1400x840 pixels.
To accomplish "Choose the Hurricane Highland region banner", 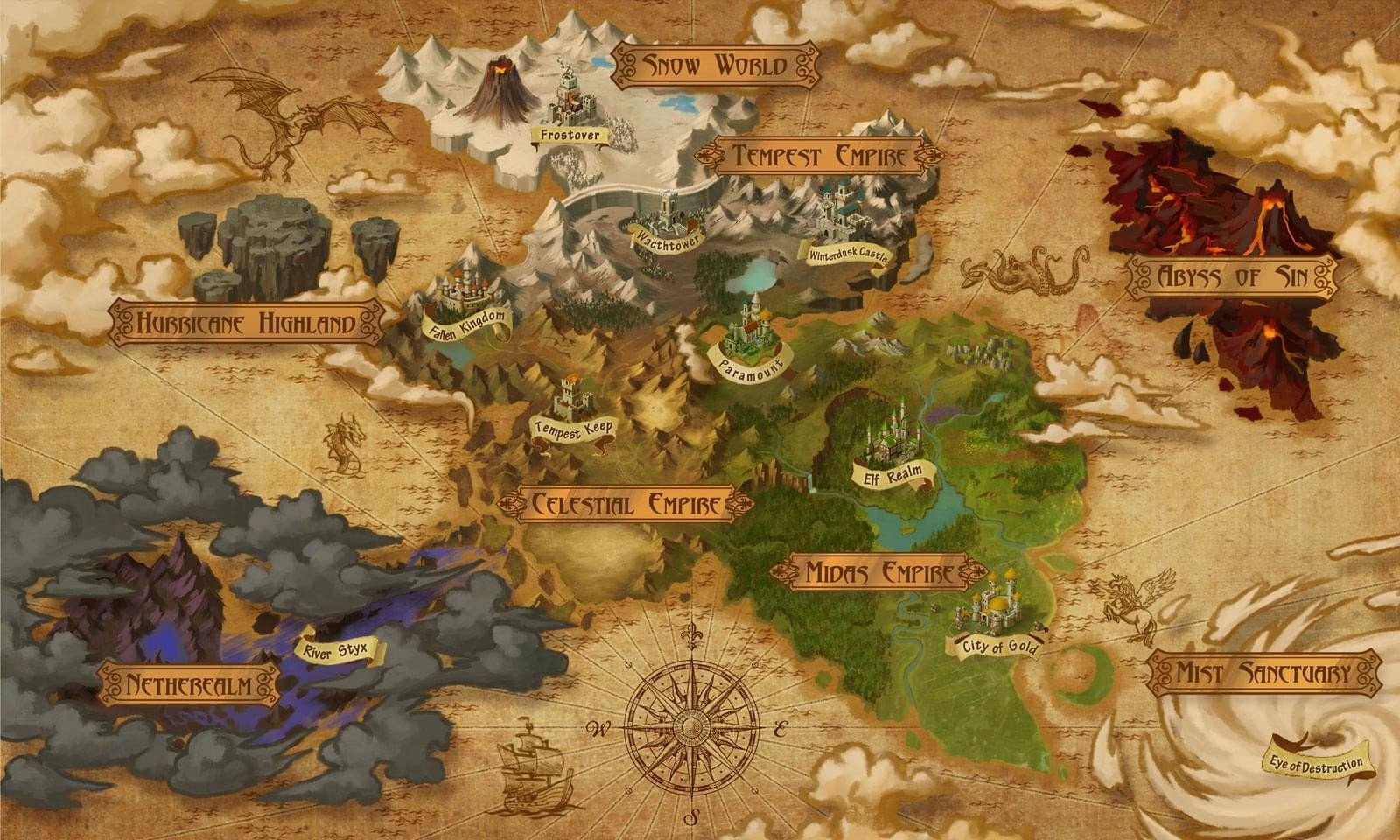I will pyautogui.click(x=246, y=324).
